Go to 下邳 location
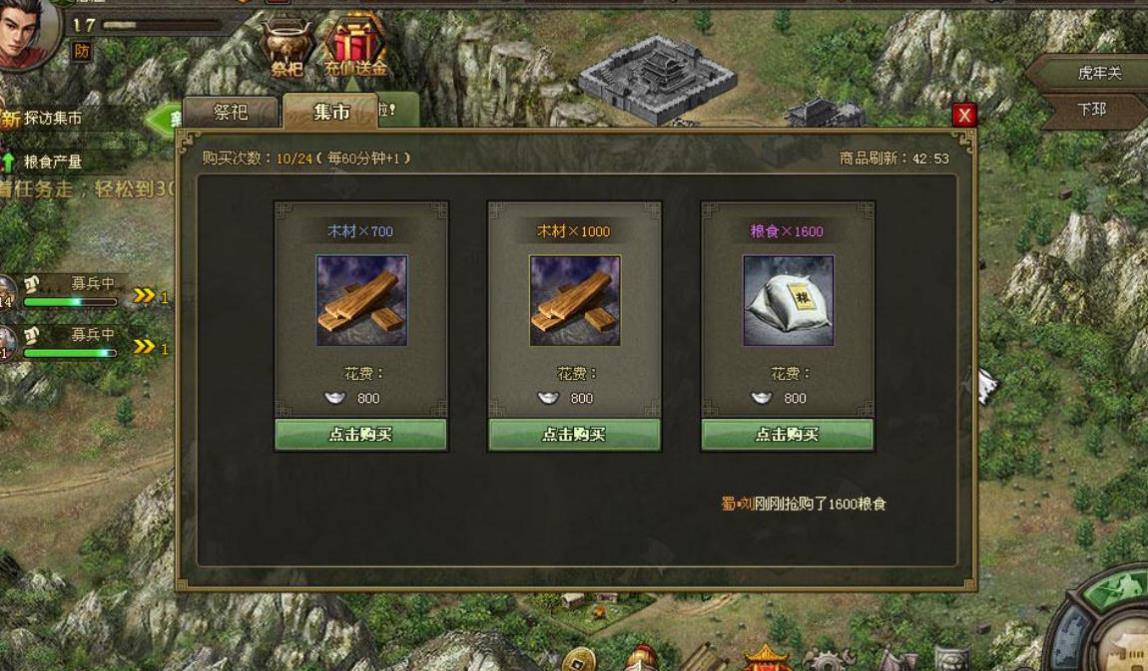The image size is (1148, 671). 1092,109
